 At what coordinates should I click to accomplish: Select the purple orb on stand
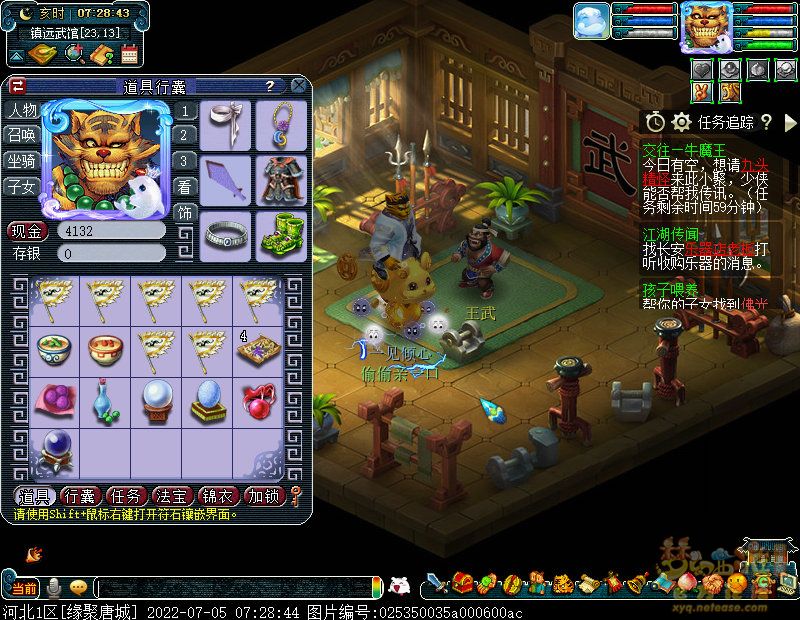[x=54, y=450]
